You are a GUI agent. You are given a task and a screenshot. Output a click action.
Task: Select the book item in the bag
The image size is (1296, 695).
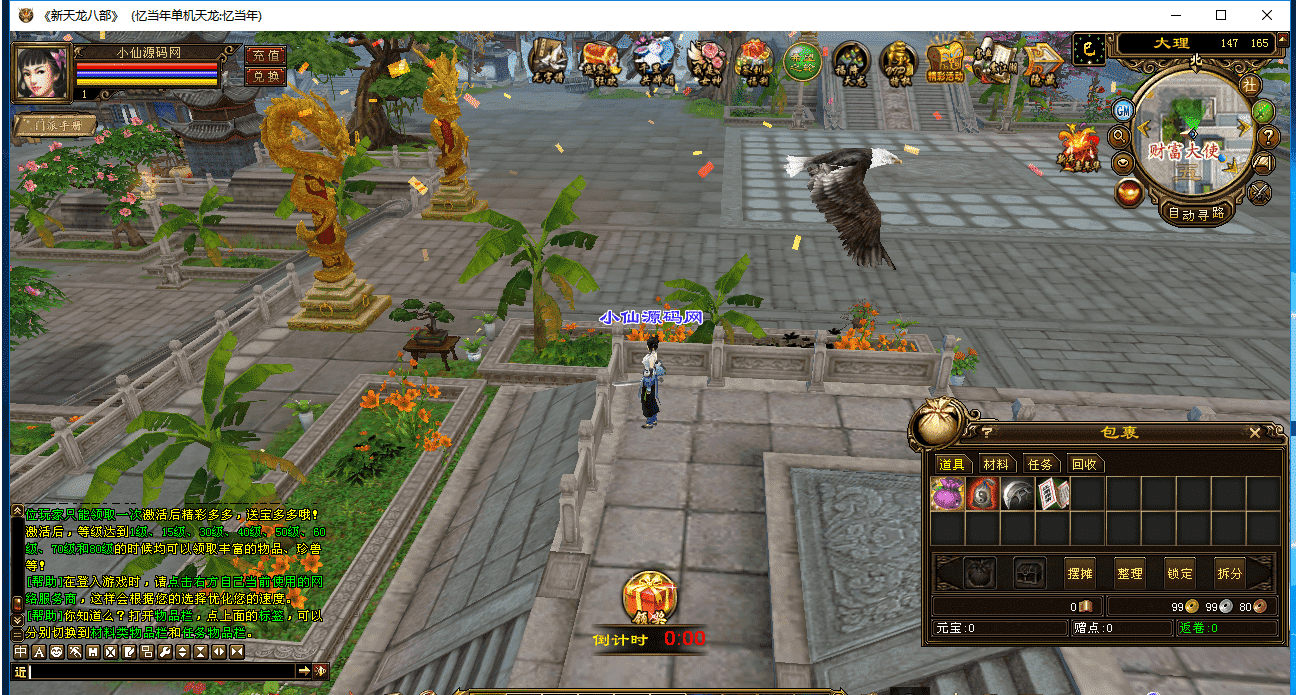pyautogui.click(x=1052, y=494)
